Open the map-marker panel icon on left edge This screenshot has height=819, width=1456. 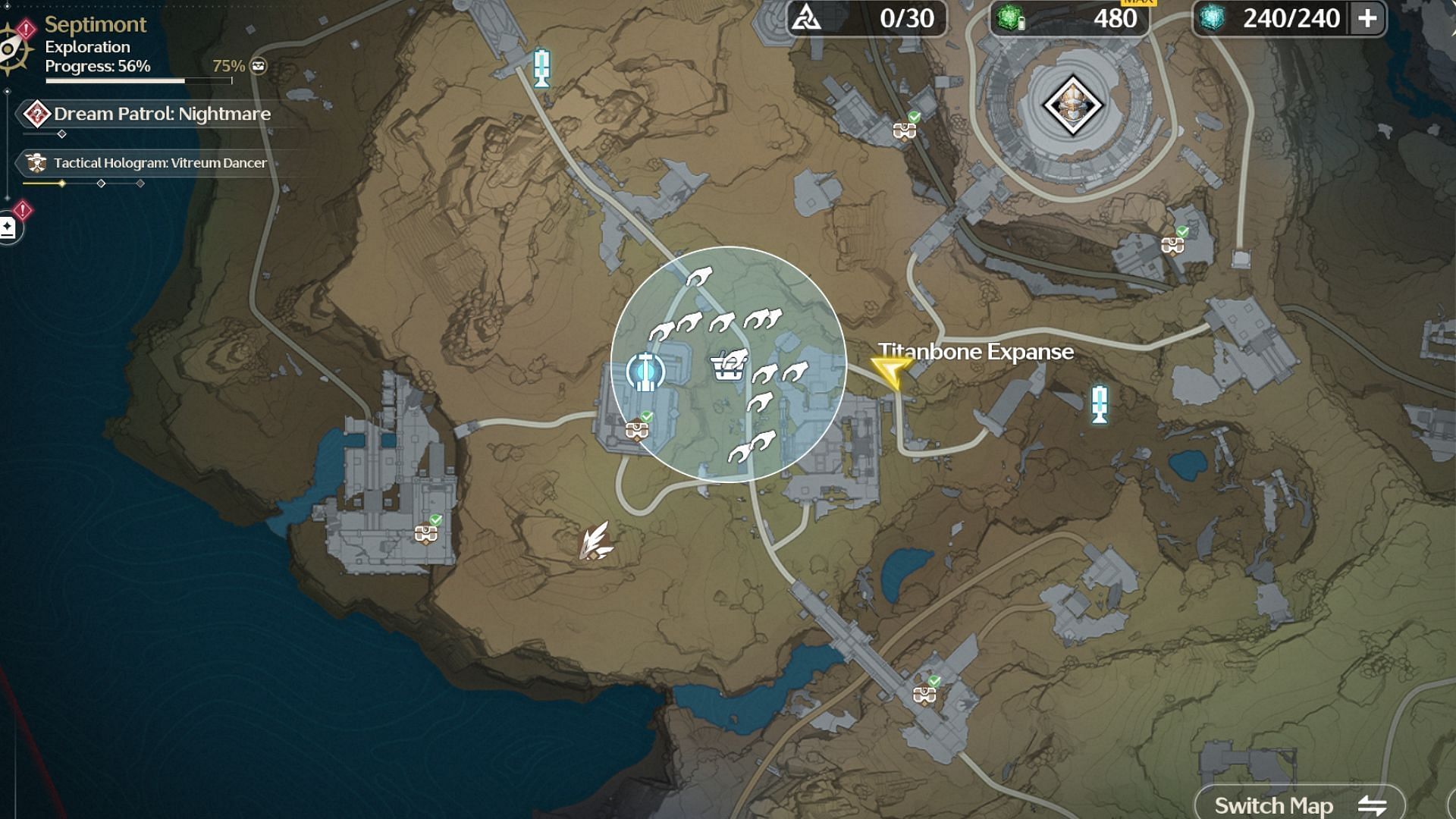point(8,227)
